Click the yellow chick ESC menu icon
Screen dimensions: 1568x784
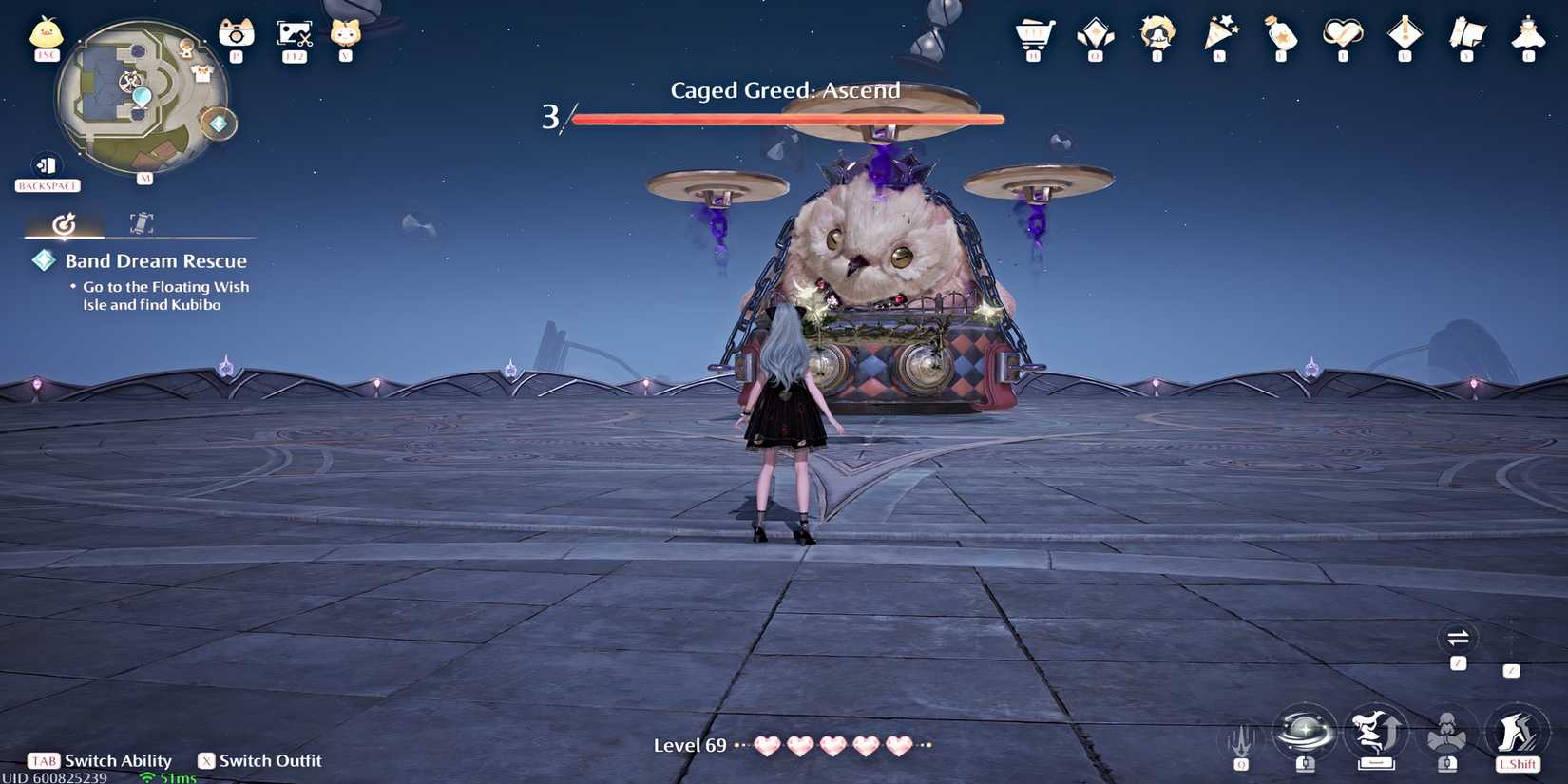(x=45, y=34)
